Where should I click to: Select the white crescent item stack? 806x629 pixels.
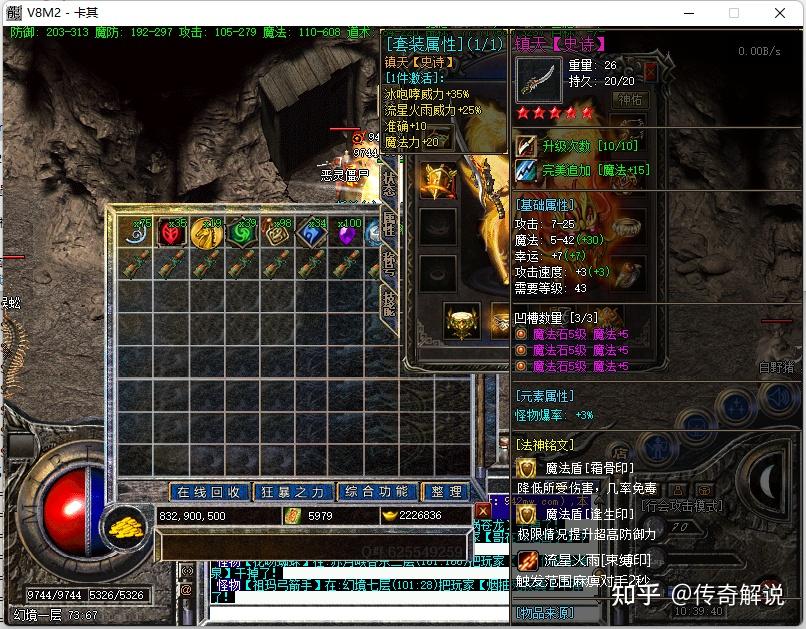click(139, 233)
